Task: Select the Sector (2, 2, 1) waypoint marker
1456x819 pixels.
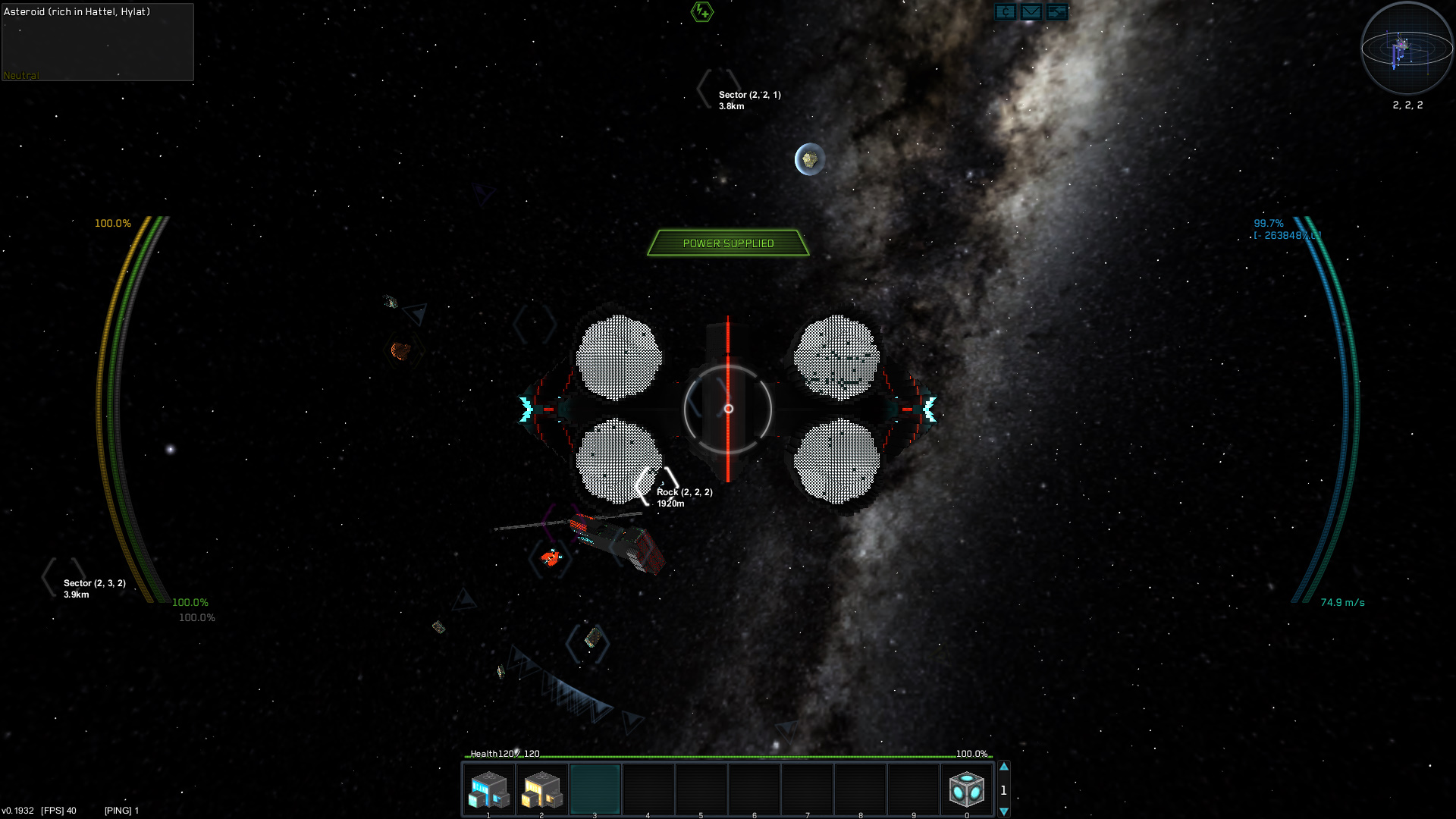Action: (718, 89)
